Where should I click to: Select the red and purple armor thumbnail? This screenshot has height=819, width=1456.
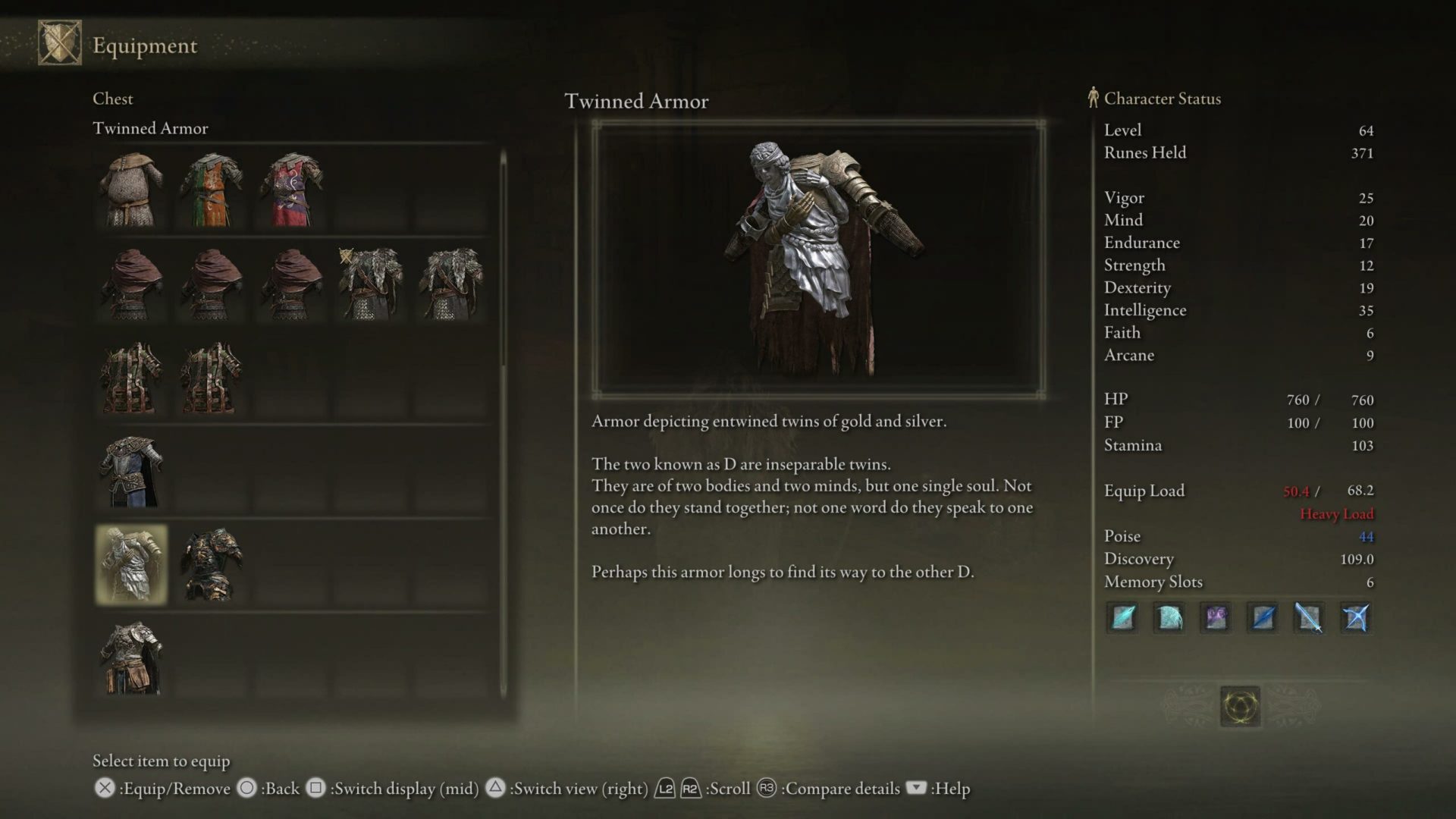point(290,190)
